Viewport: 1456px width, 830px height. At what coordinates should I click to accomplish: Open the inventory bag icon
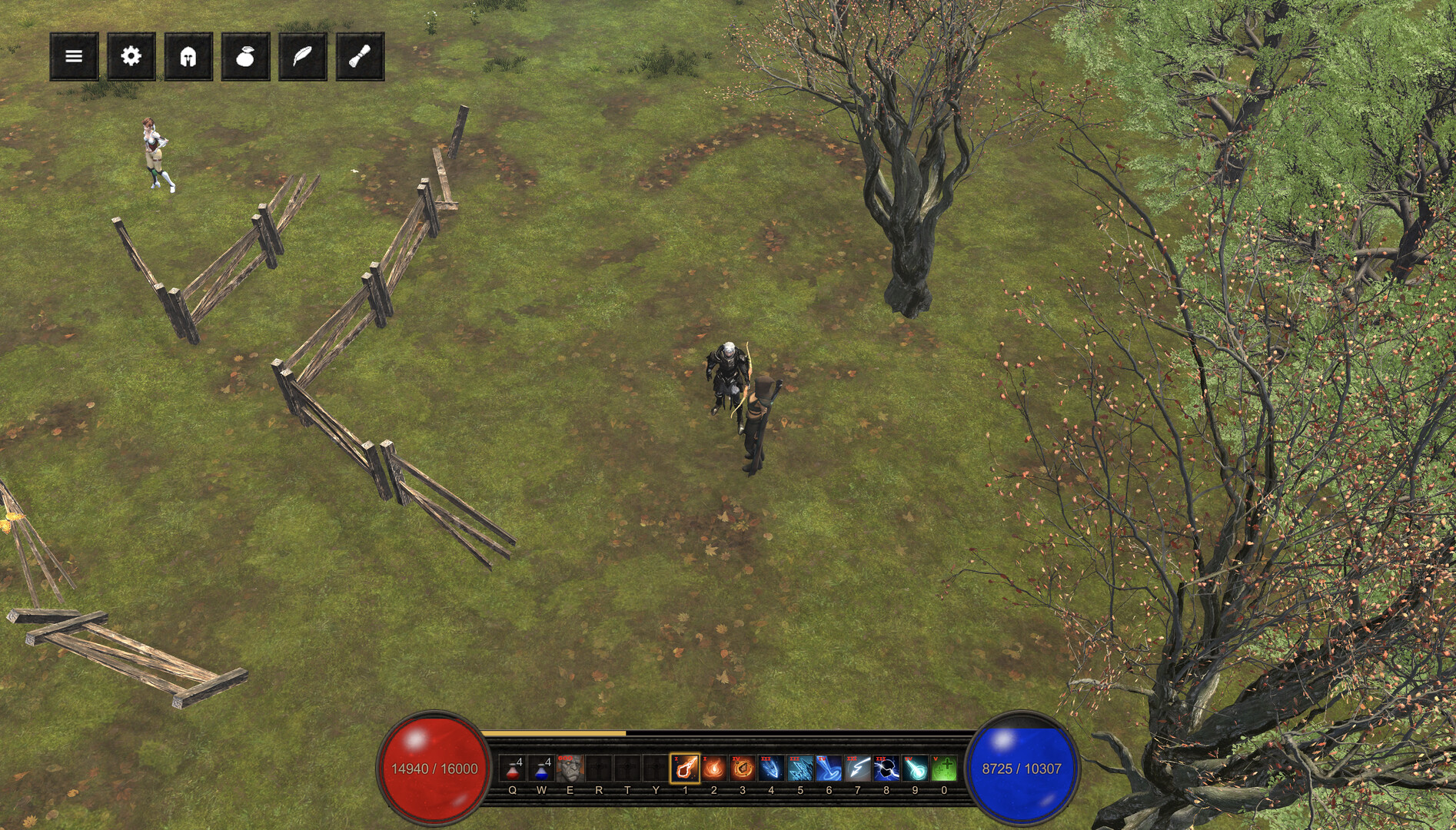pos(245,56)
